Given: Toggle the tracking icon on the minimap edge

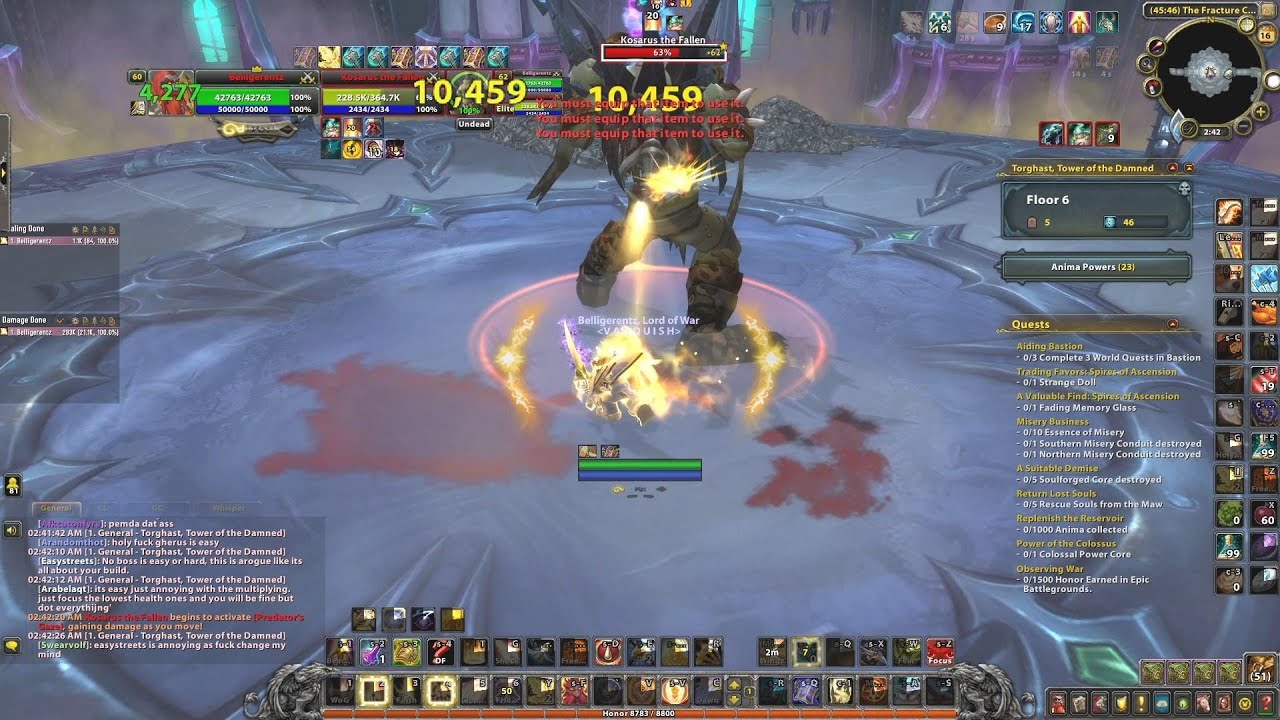Looking at the screenshot, I should 1146,63.
